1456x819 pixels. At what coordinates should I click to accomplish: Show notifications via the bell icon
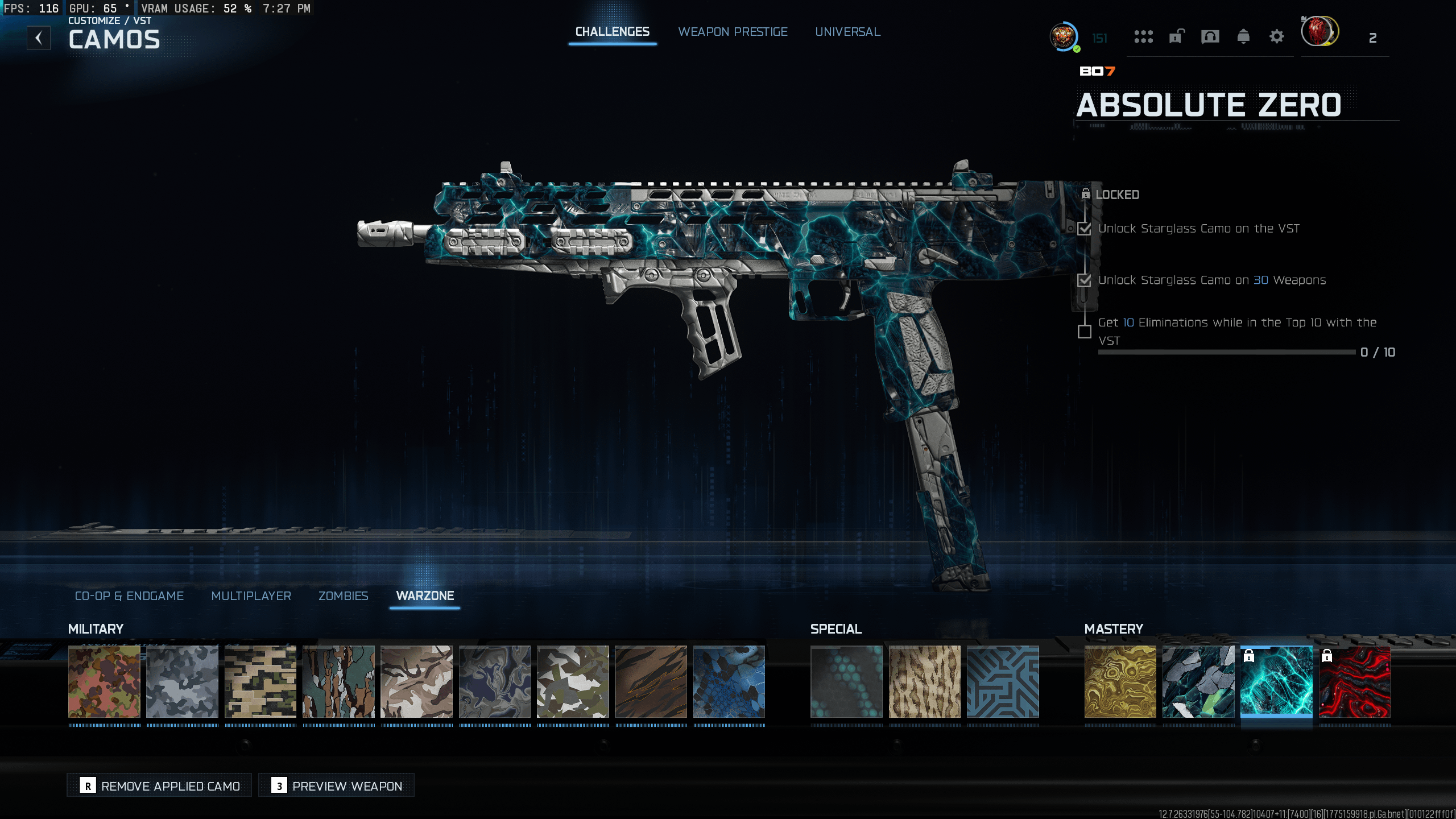coord(1243,38)
